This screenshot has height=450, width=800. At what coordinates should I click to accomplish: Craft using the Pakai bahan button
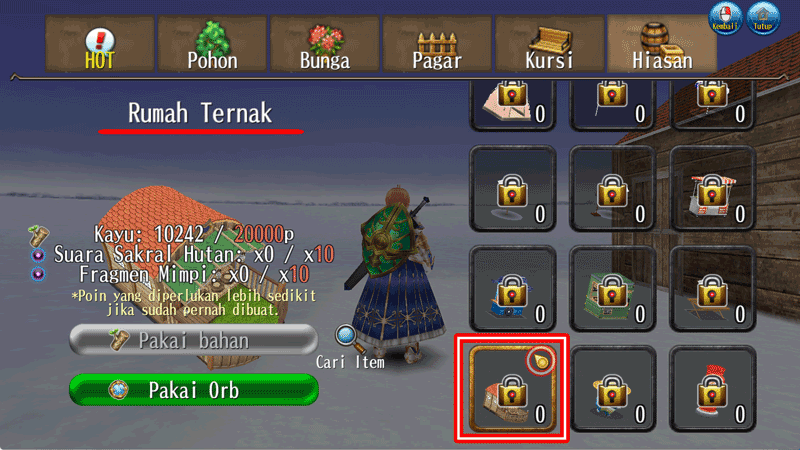click(193, 340)
